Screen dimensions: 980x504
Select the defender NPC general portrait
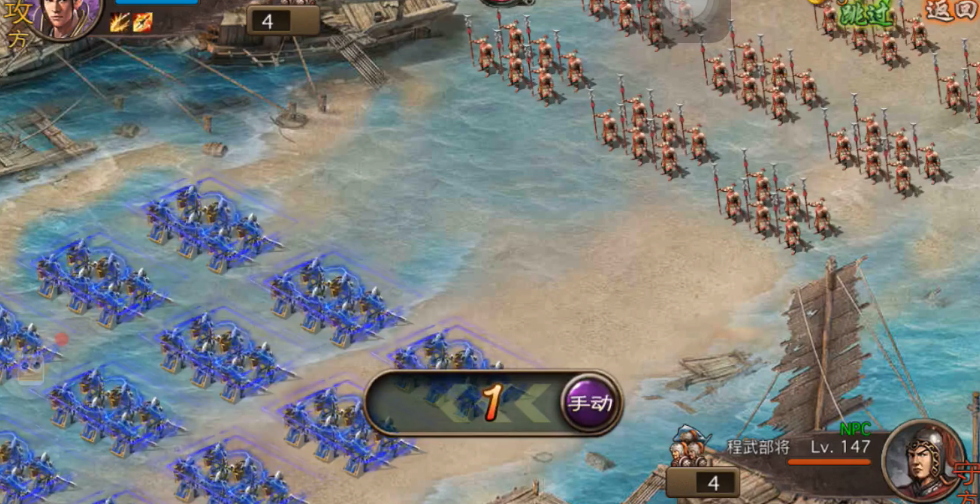point(921,460)
